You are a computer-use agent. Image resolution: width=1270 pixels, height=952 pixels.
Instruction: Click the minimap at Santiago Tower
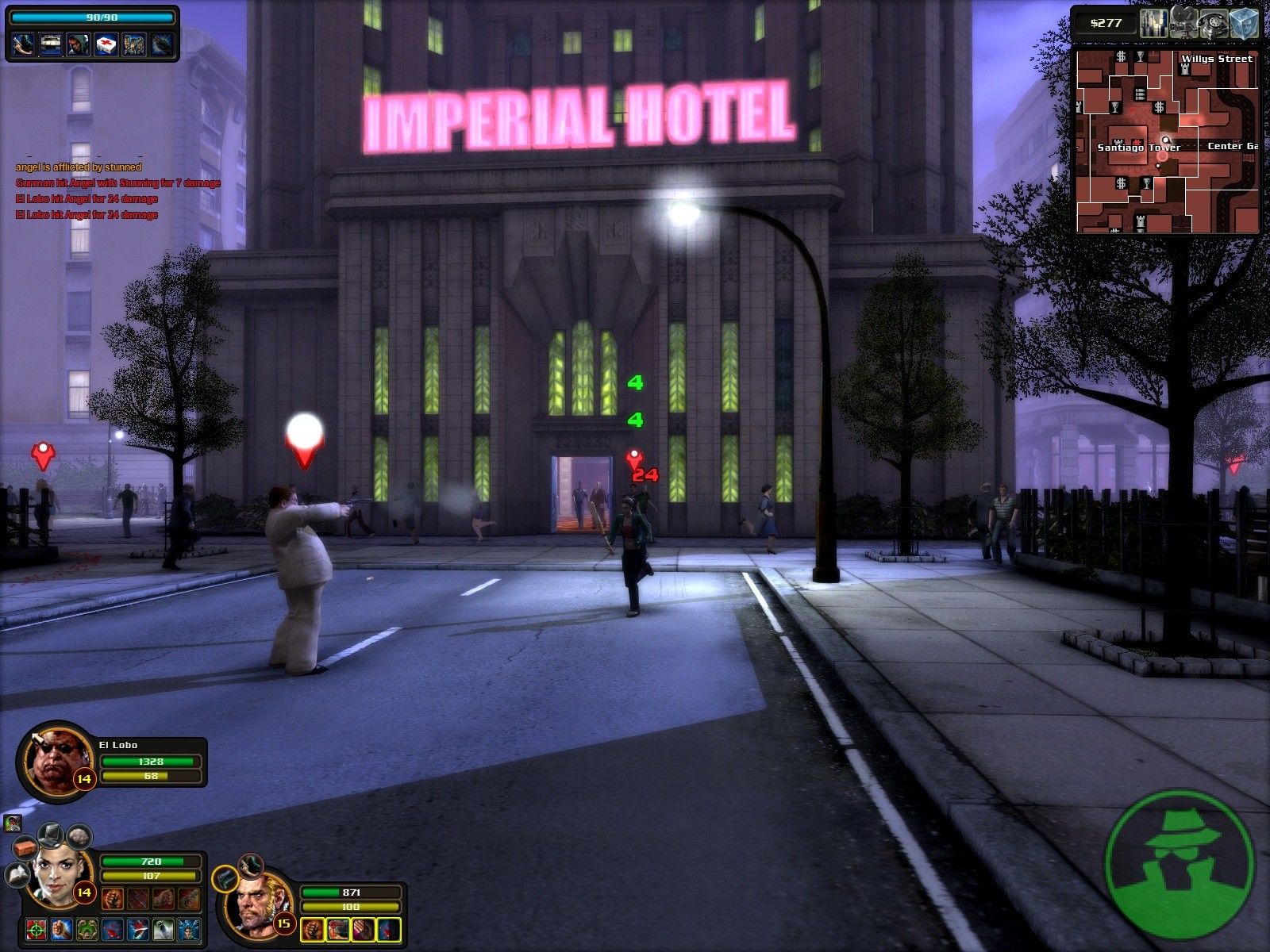(1138, 148)
